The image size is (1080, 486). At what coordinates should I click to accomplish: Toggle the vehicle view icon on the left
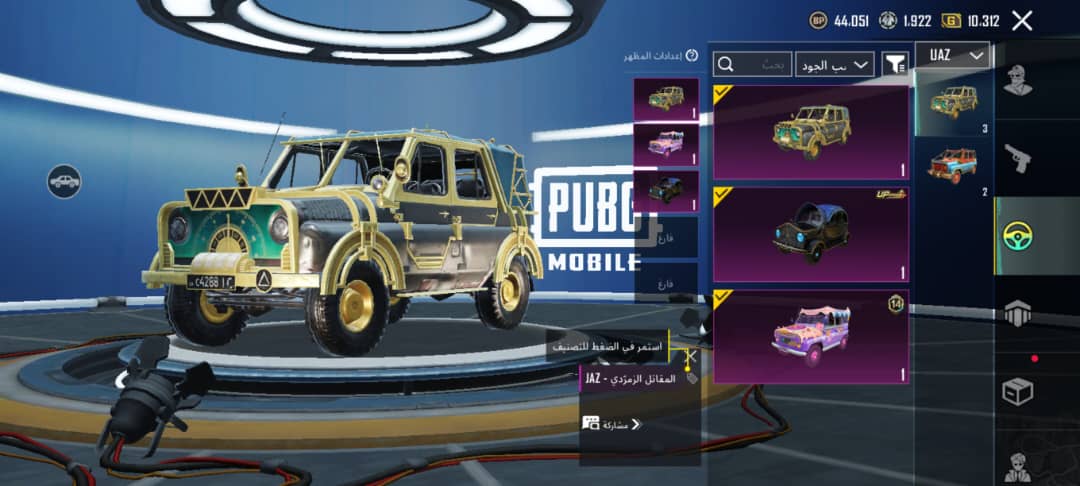(64, 181)
